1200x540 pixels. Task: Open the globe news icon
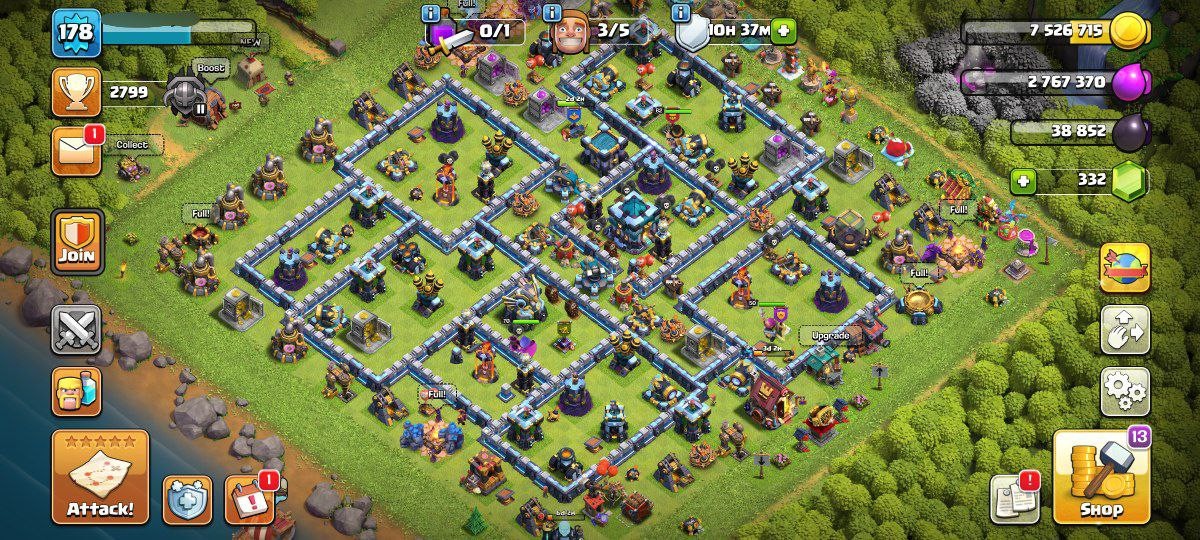(1124, 268)
